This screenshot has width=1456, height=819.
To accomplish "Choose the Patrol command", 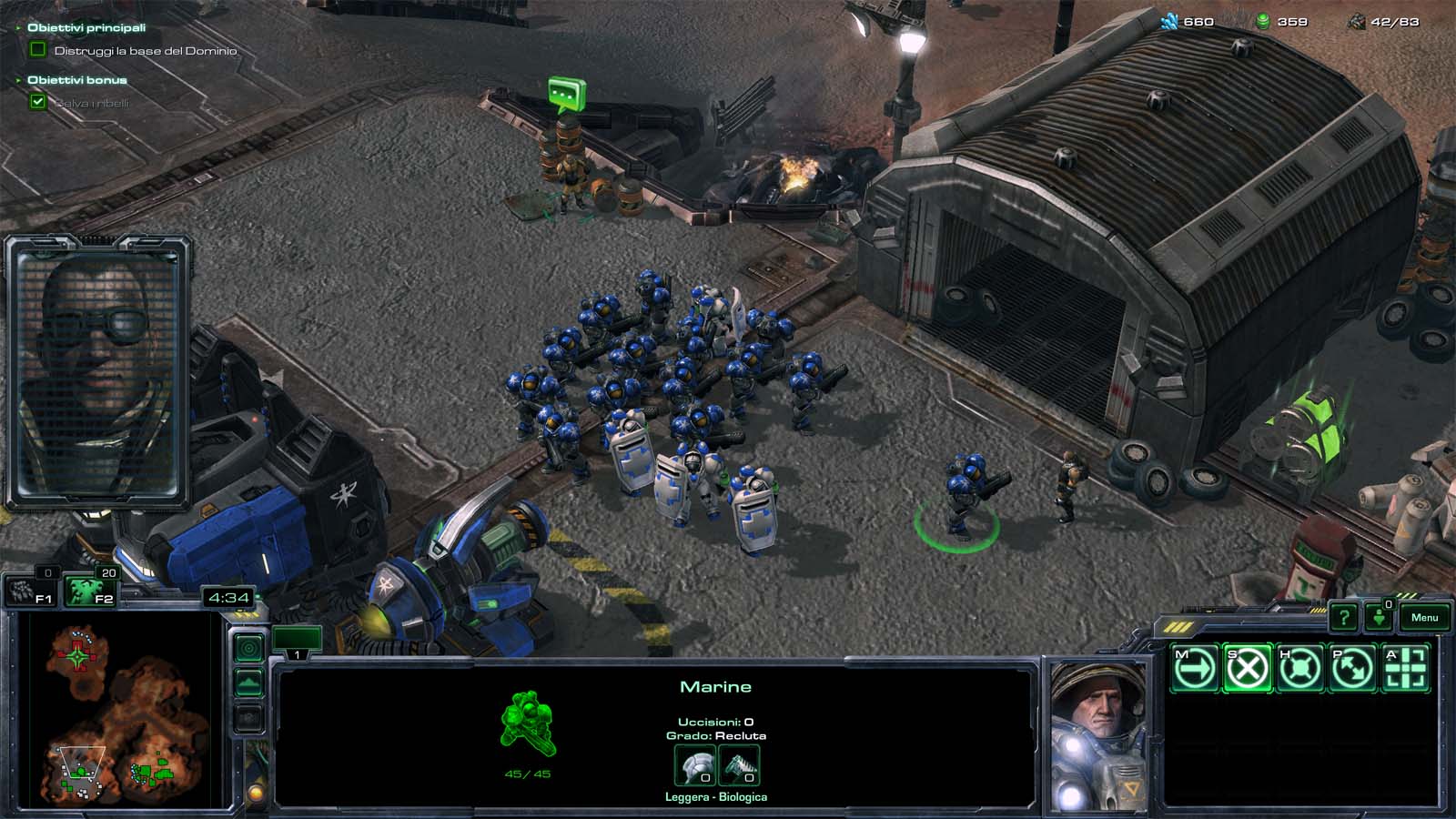I will (1352, 669).
